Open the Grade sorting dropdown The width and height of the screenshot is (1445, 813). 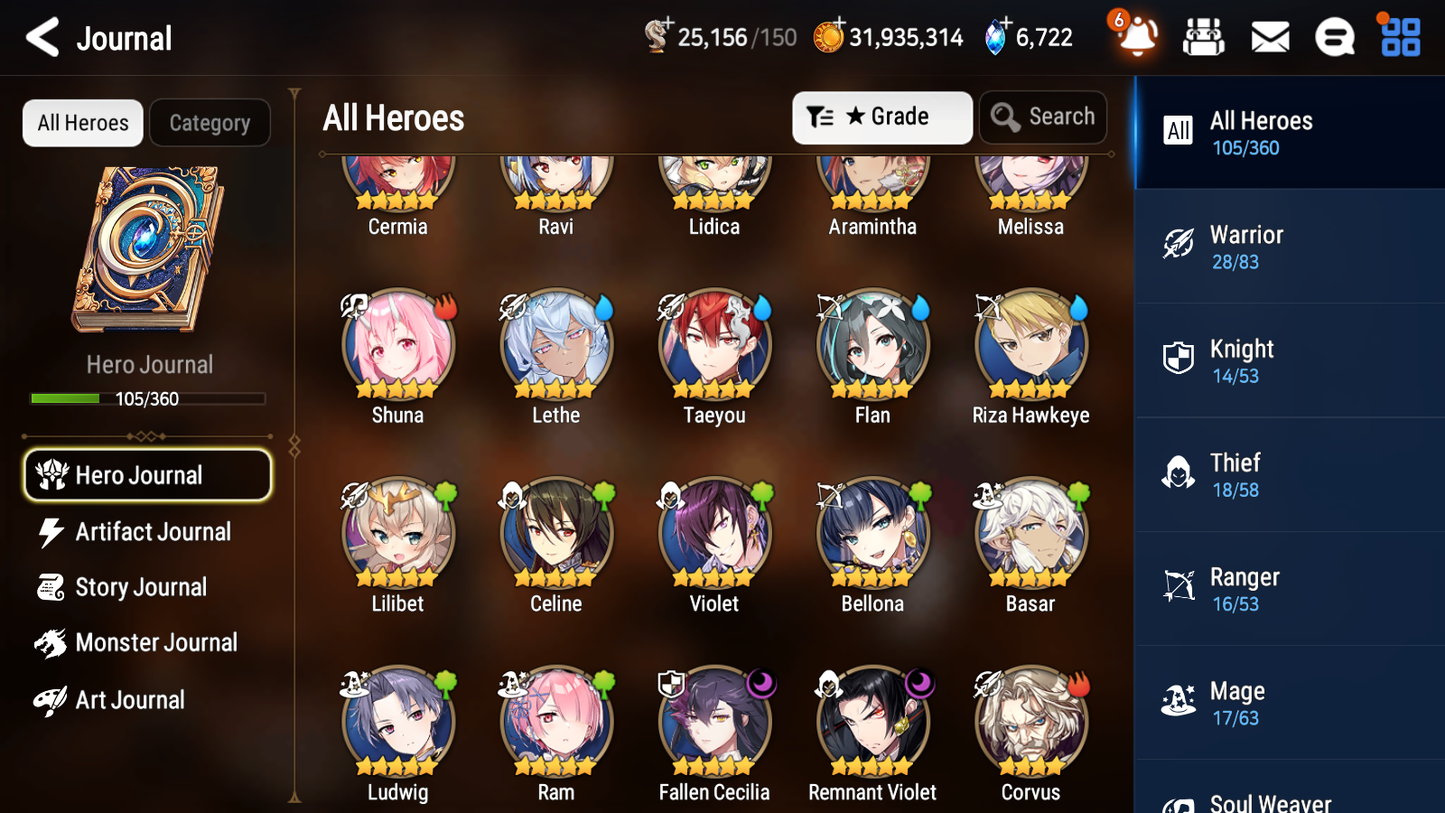pyautogui.click(x=882, y=117)
